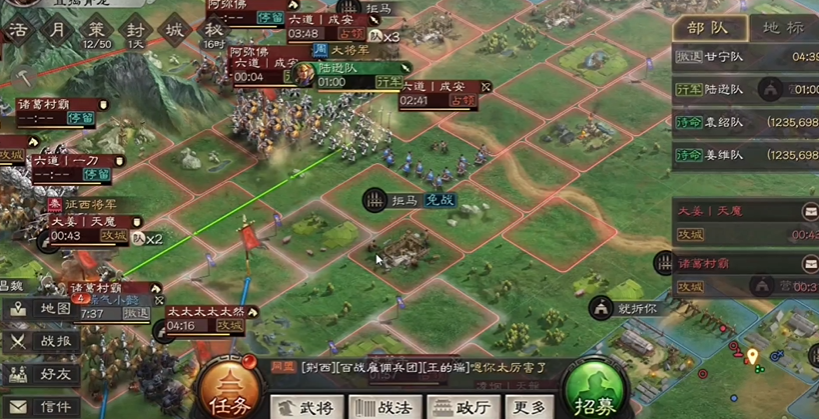Open the 诸葛村霸 siege notification row
This screenshot has width=819, height=419.
[x=745, y=275]
